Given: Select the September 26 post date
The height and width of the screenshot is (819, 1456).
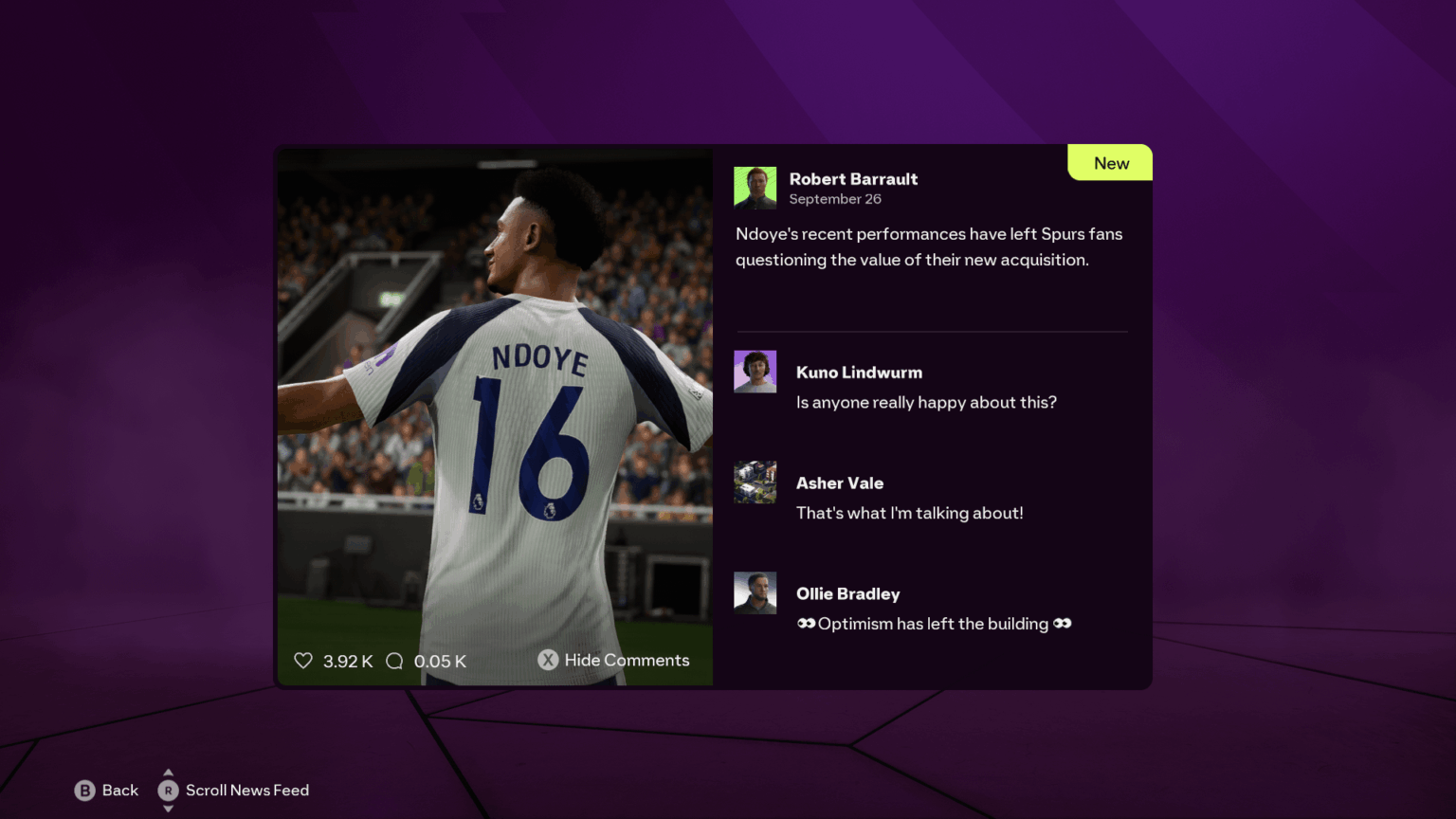Looking at the screenshot, I should (835, 199).
